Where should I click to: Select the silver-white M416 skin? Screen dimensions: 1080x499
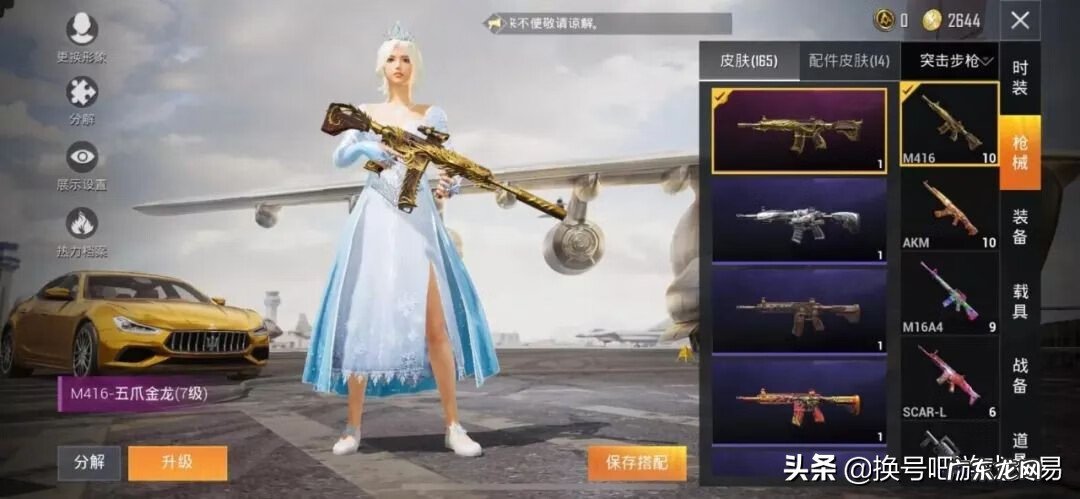click(x=799, y=220)
